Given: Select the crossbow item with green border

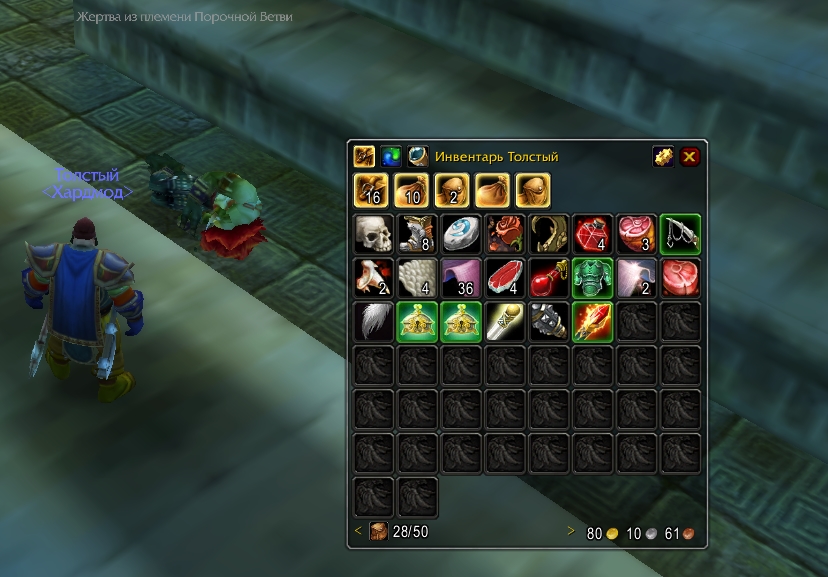Looking at the screenshot, I should coord(680,234).
